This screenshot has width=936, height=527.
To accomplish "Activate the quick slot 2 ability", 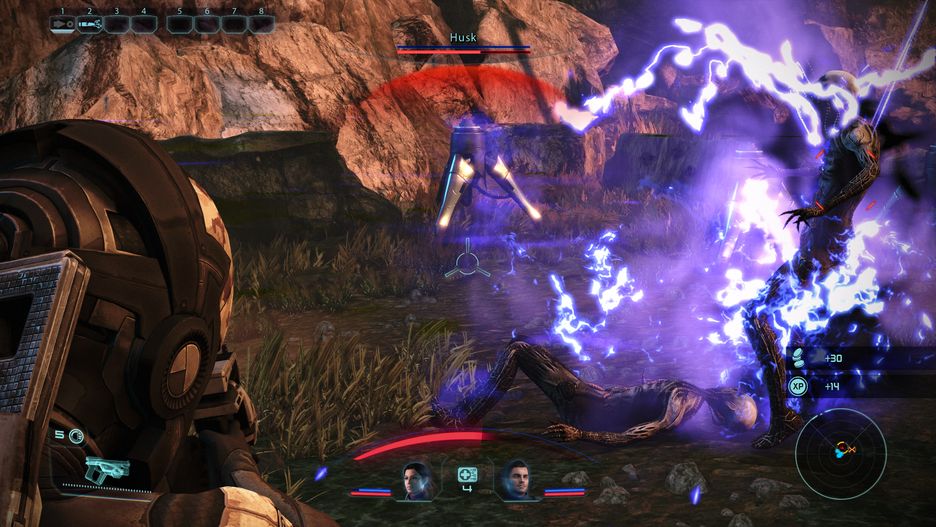I will (x=90, y=24).
